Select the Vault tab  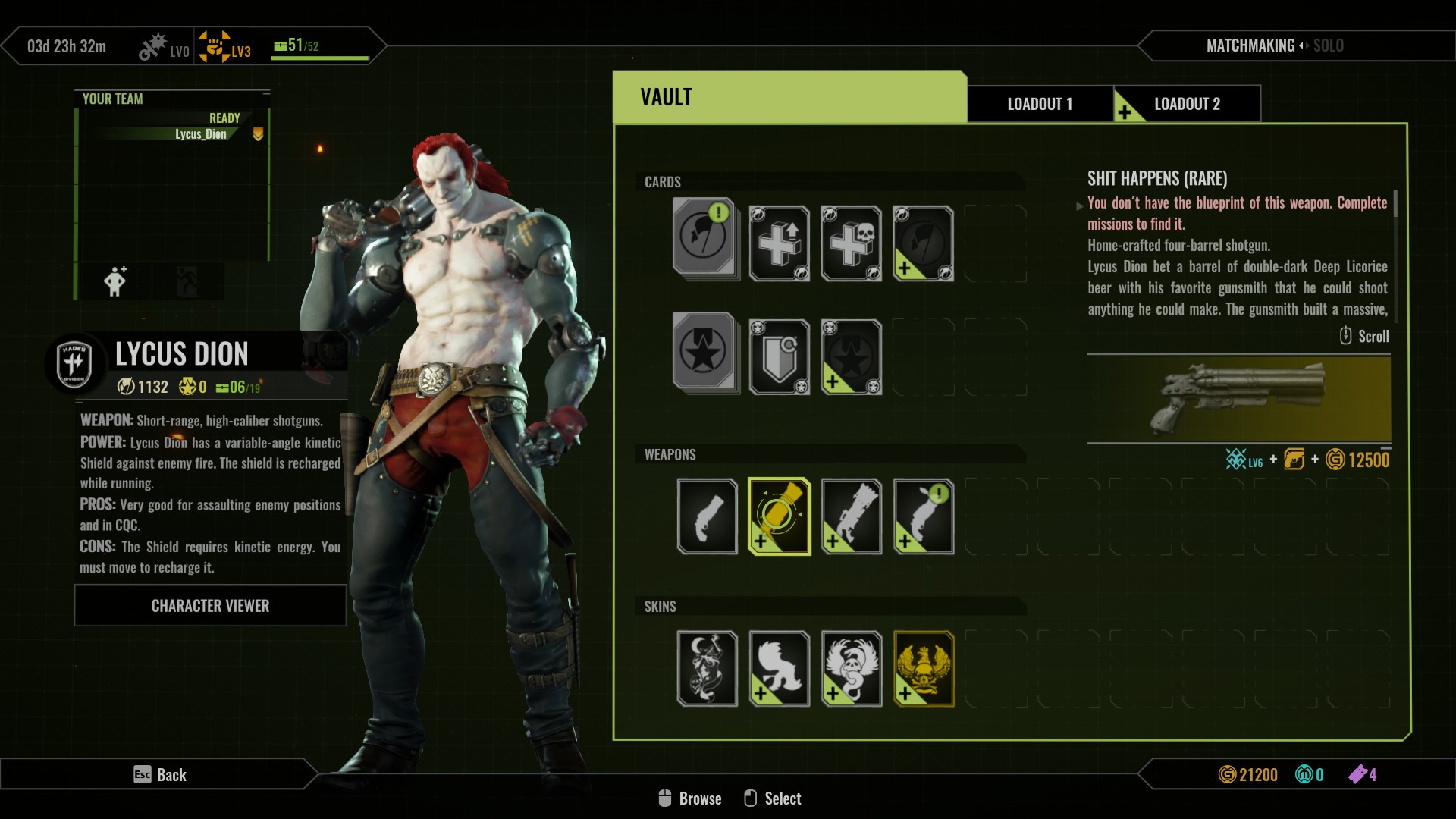tap(789, 97)
